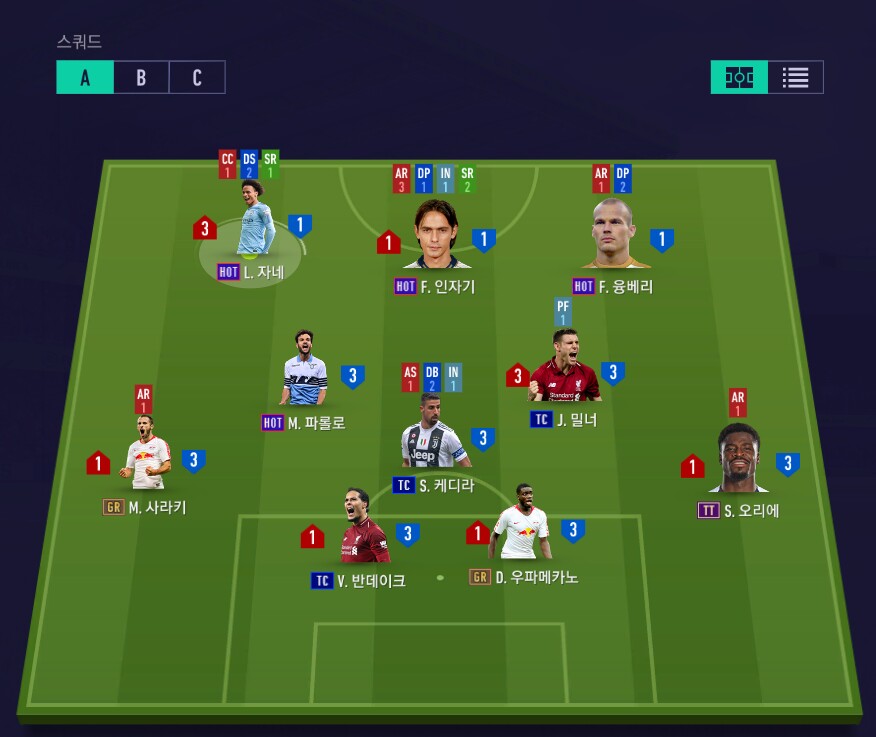This screenshot has height=737, width=876.
Task: Switch to squad tab A
Action: click(85, 78)
